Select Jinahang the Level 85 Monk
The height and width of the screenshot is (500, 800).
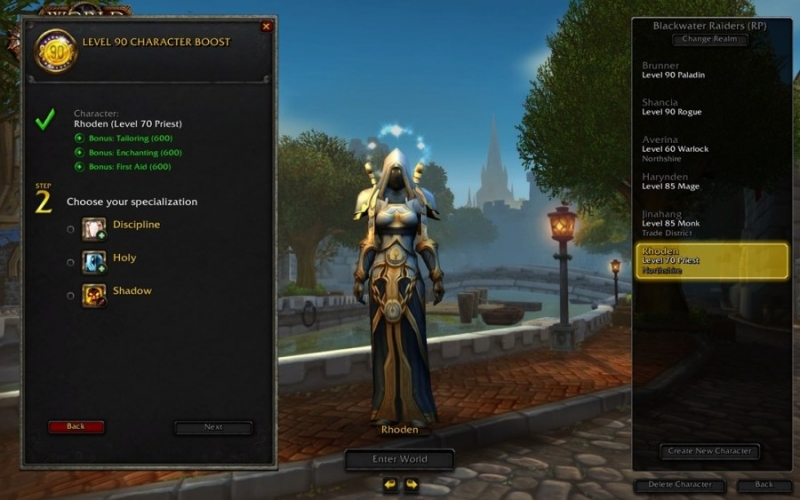pos(700,218)
